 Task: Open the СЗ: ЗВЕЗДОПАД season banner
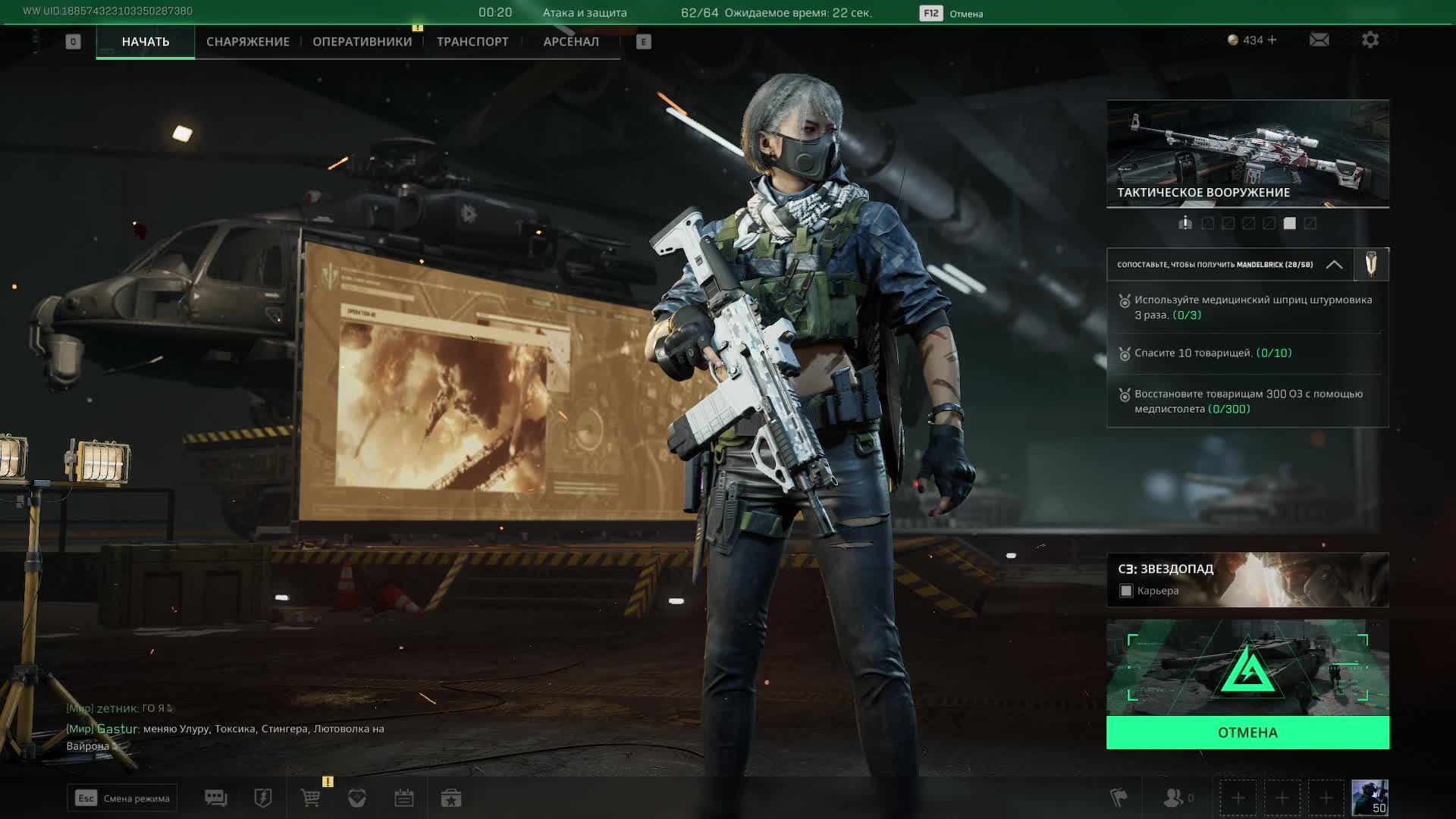click(1247, 579)
